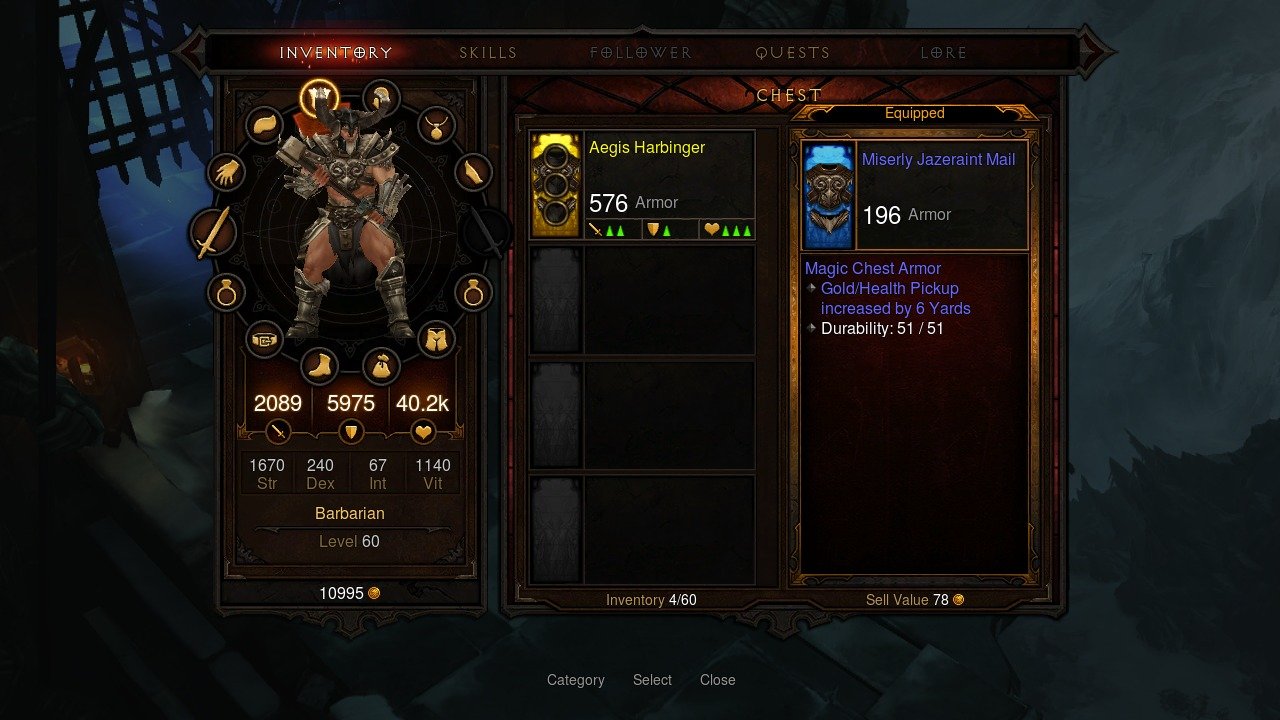Viewport: 1280px width, 720px height.
Task: Select the dimmed off-hand weapon slot
Action: click(x=486, y=233)
